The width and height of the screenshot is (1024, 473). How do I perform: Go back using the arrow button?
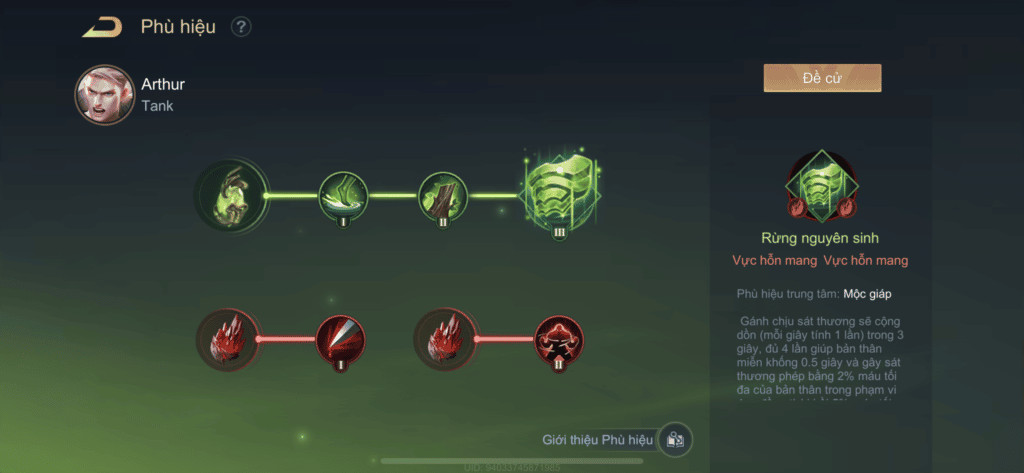102,27
